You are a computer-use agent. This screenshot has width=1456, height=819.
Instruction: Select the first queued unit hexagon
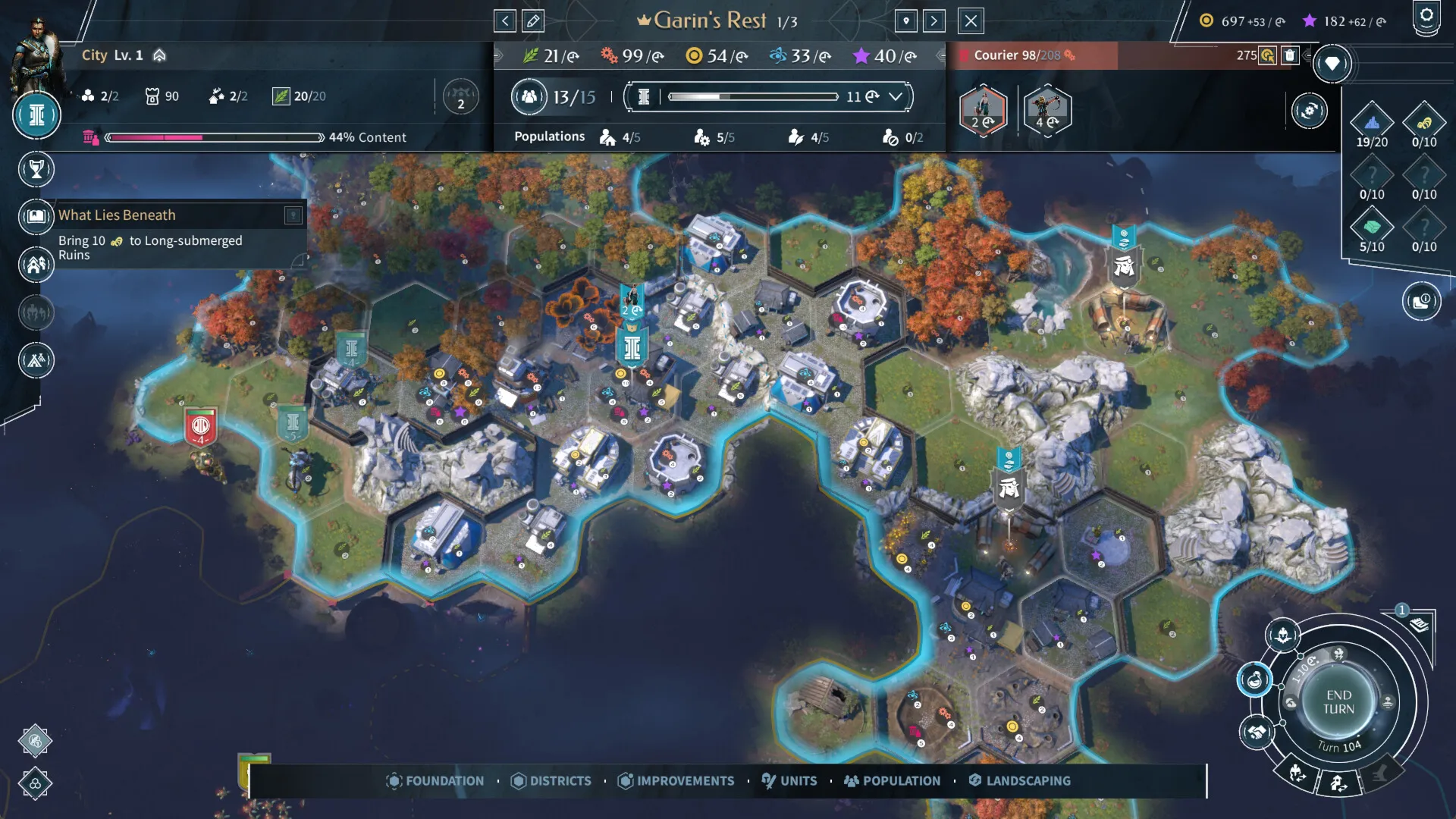pos(983,111)
